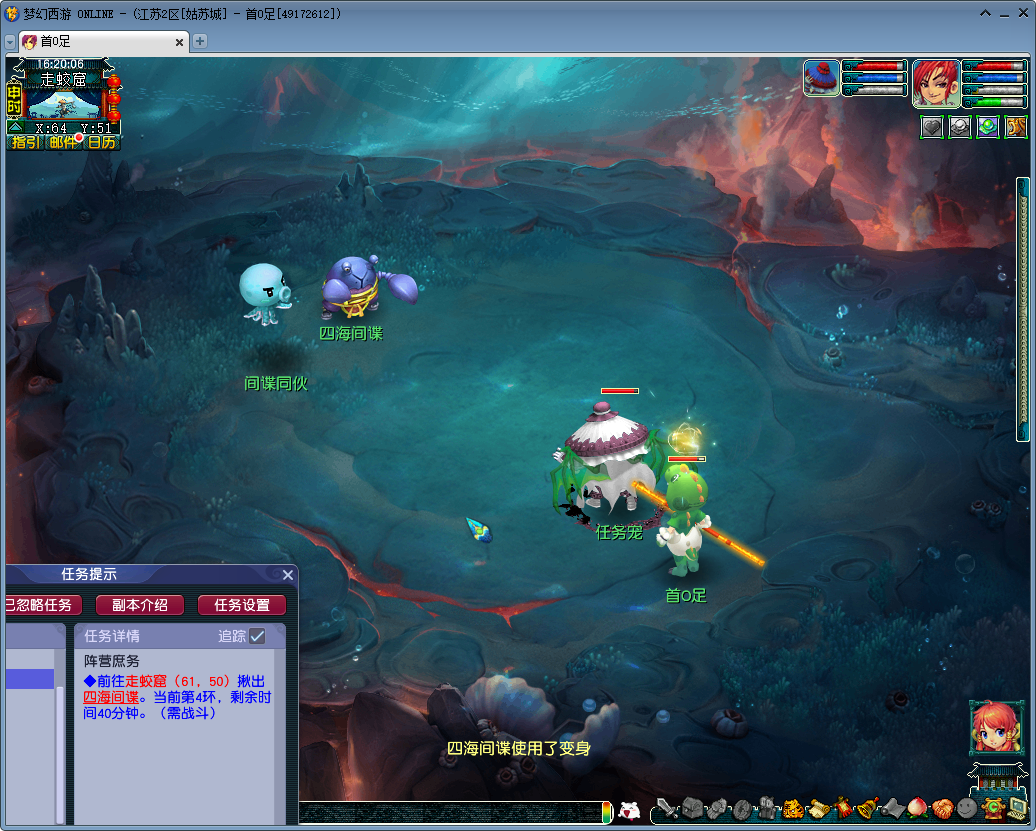The width and height of the screenshot is (1036, 831).
Task: Open the treasure chest icon on toolbar
Action: 692,808
